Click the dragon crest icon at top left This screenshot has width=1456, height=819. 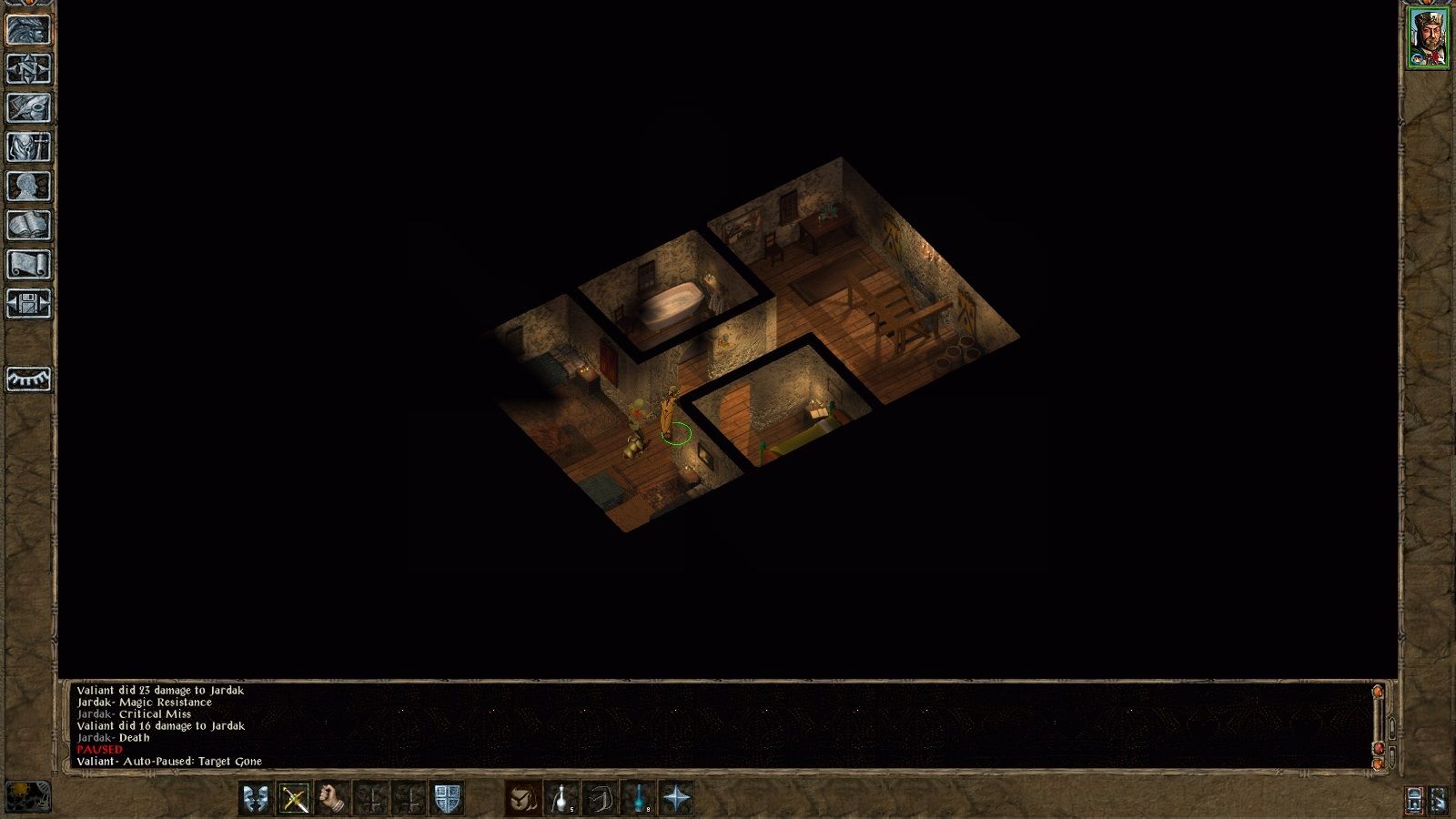30,29
